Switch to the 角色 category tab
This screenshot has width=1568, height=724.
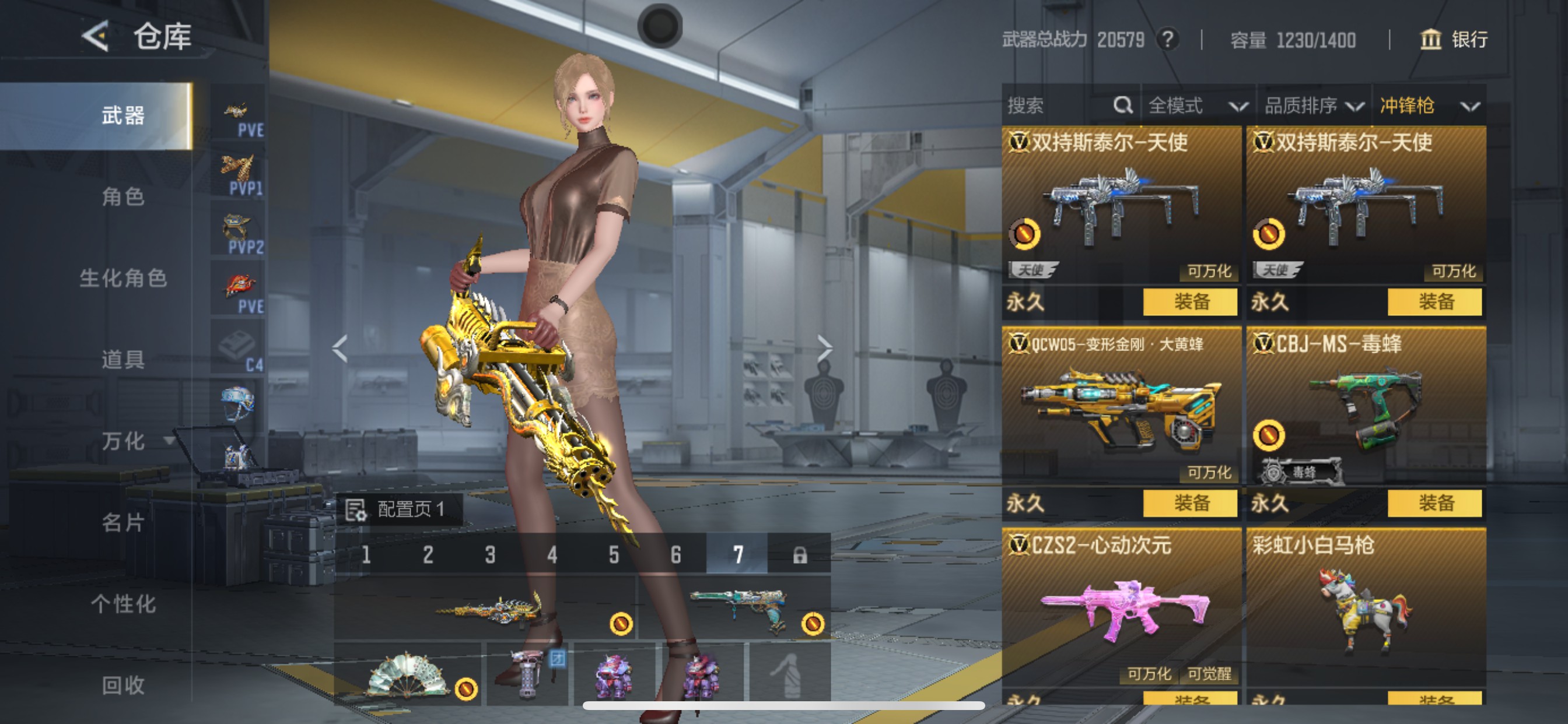click(123, 196)
